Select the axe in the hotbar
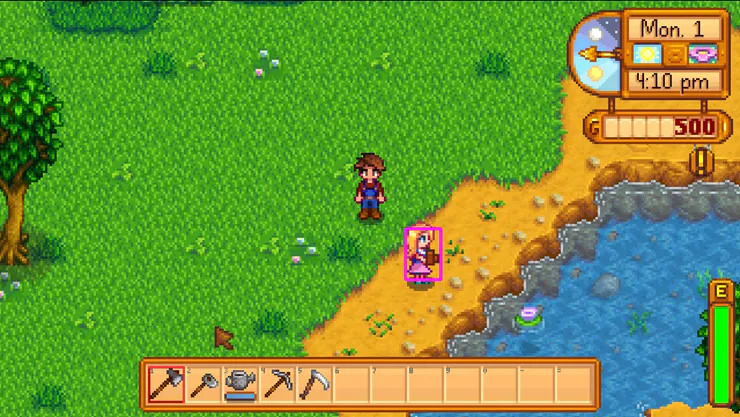This screenshot has width=740, height=417. tap(165, 383)
